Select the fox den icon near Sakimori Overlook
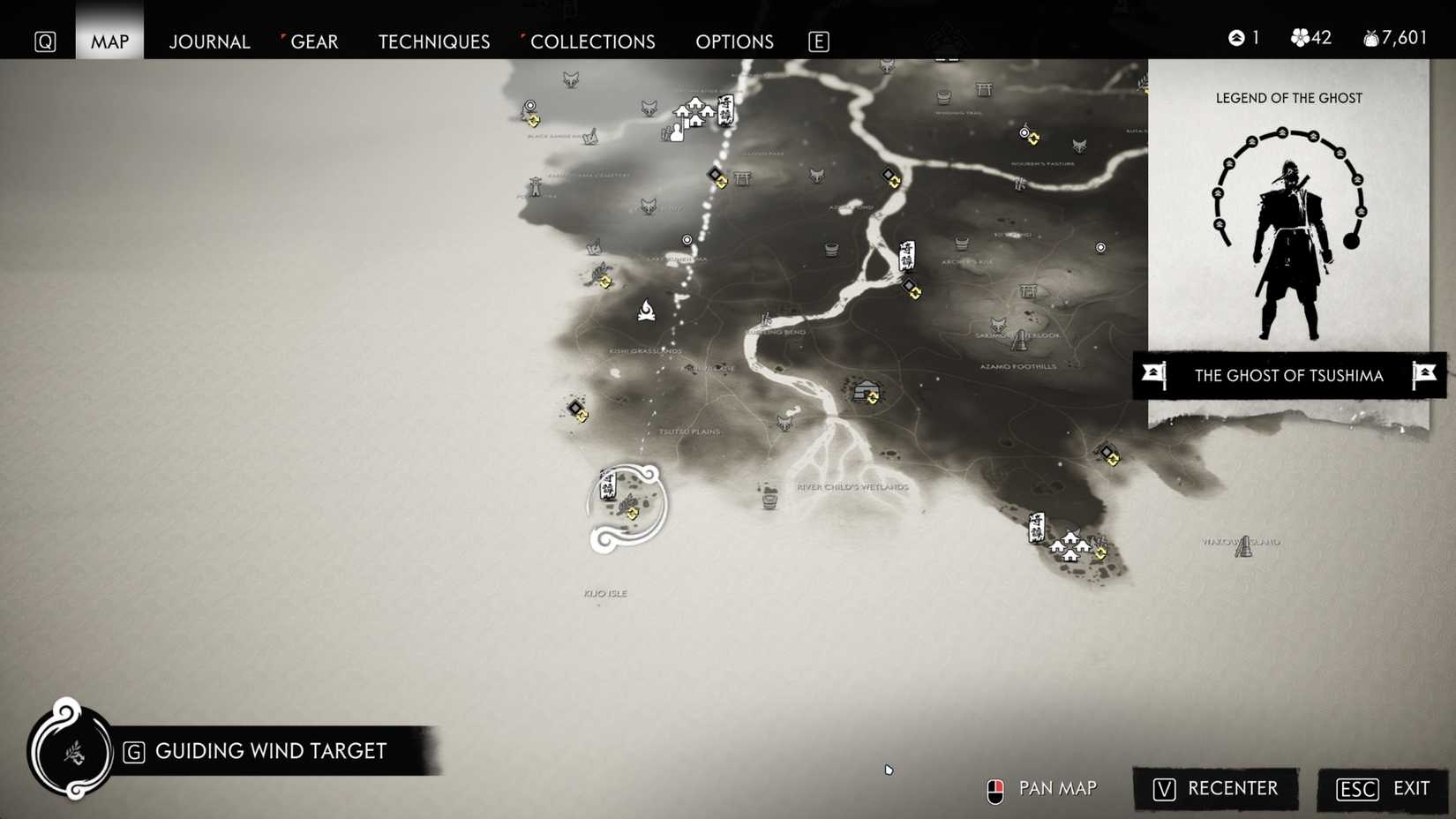 [x=995, y=324]
